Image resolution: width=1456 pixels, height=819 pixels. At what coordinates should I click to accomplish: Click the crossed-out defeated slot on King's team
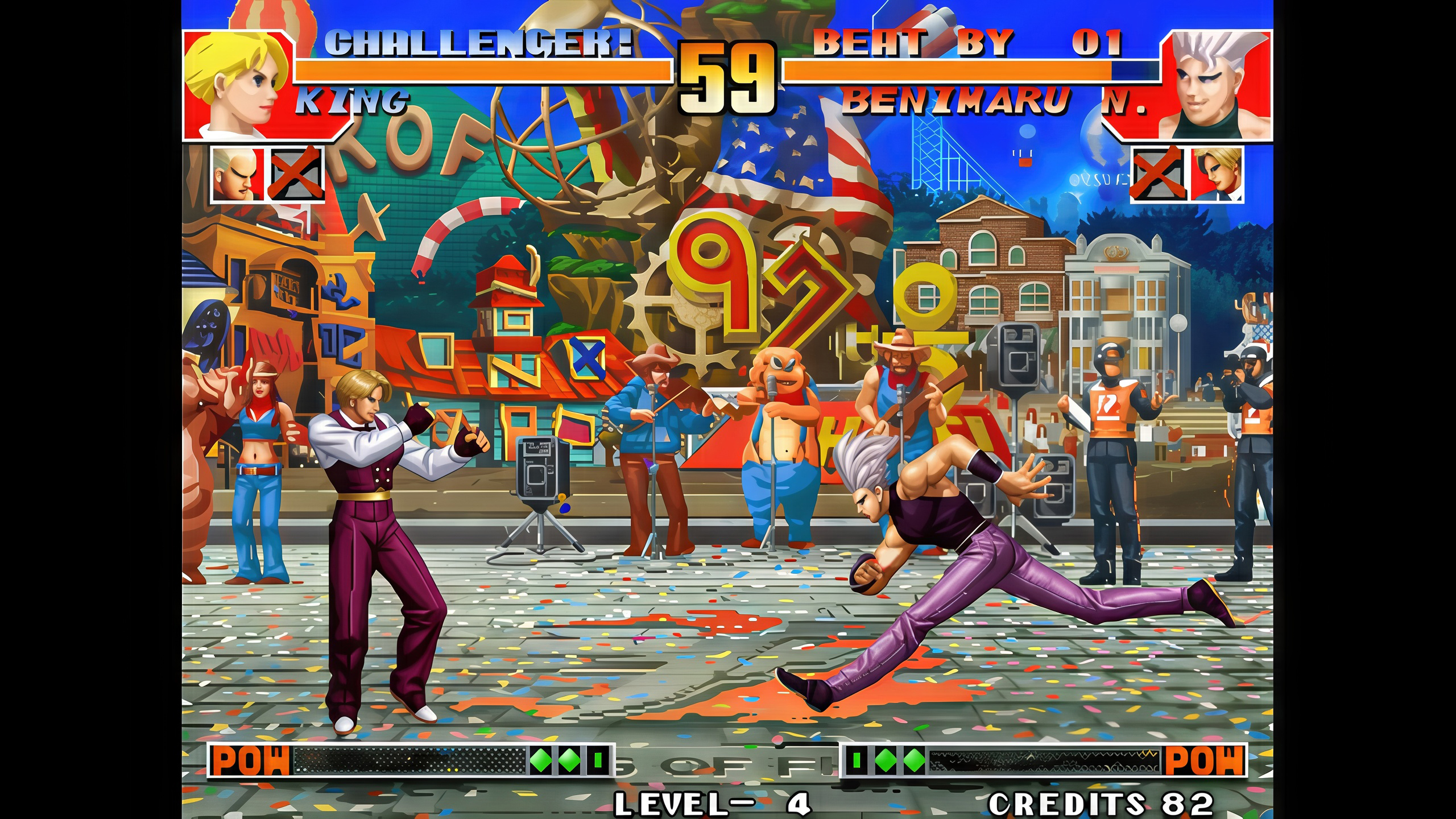coord(296,174)
